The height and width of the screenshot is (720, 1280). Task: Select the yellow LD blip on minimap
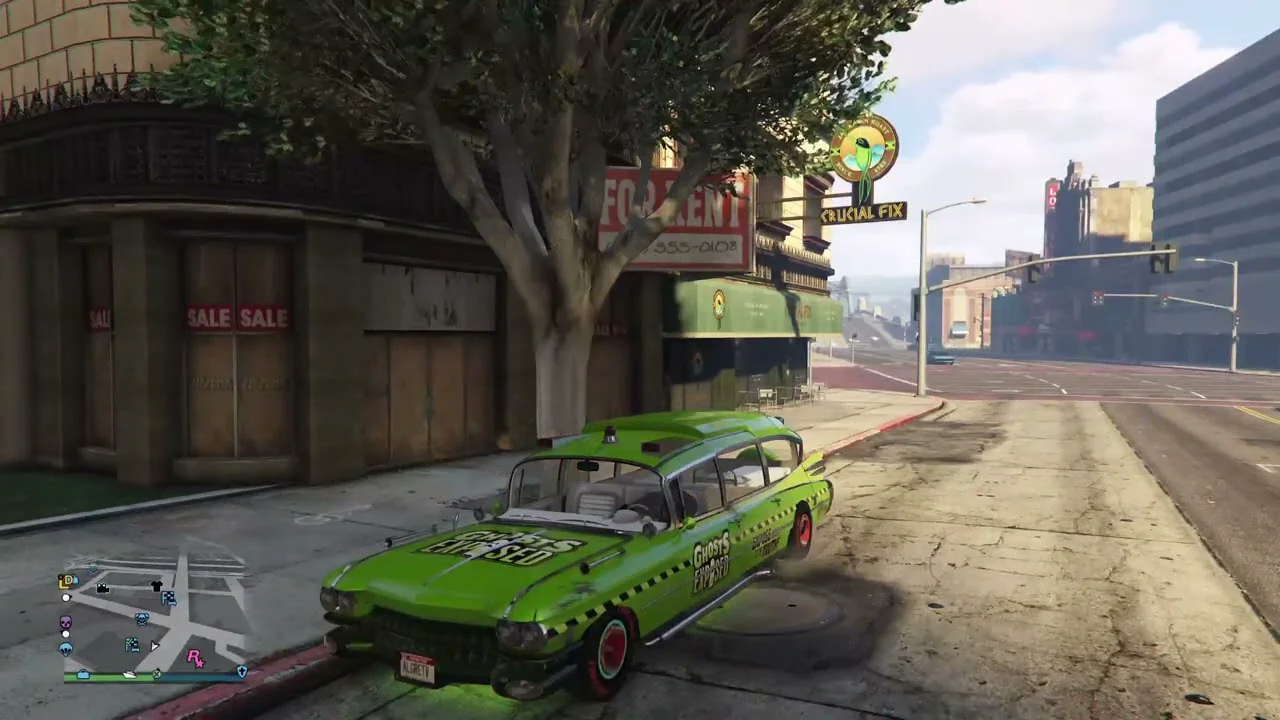(x=67, y=580)
